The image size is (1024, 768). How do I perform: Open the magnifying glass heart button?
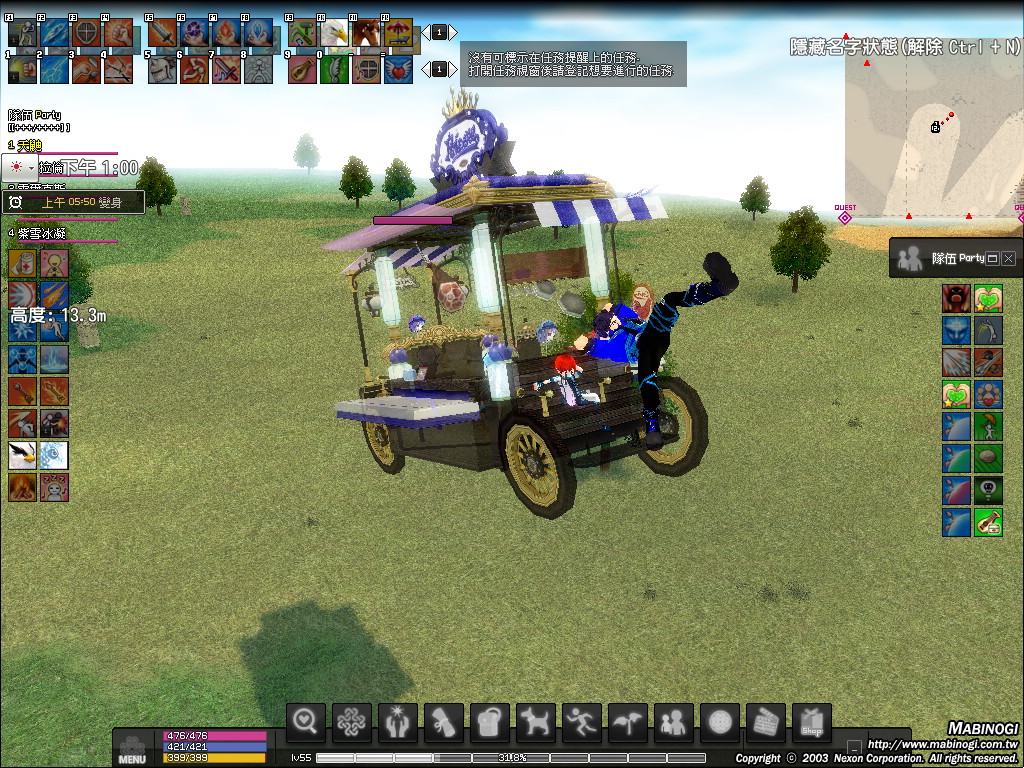point(306,721)
